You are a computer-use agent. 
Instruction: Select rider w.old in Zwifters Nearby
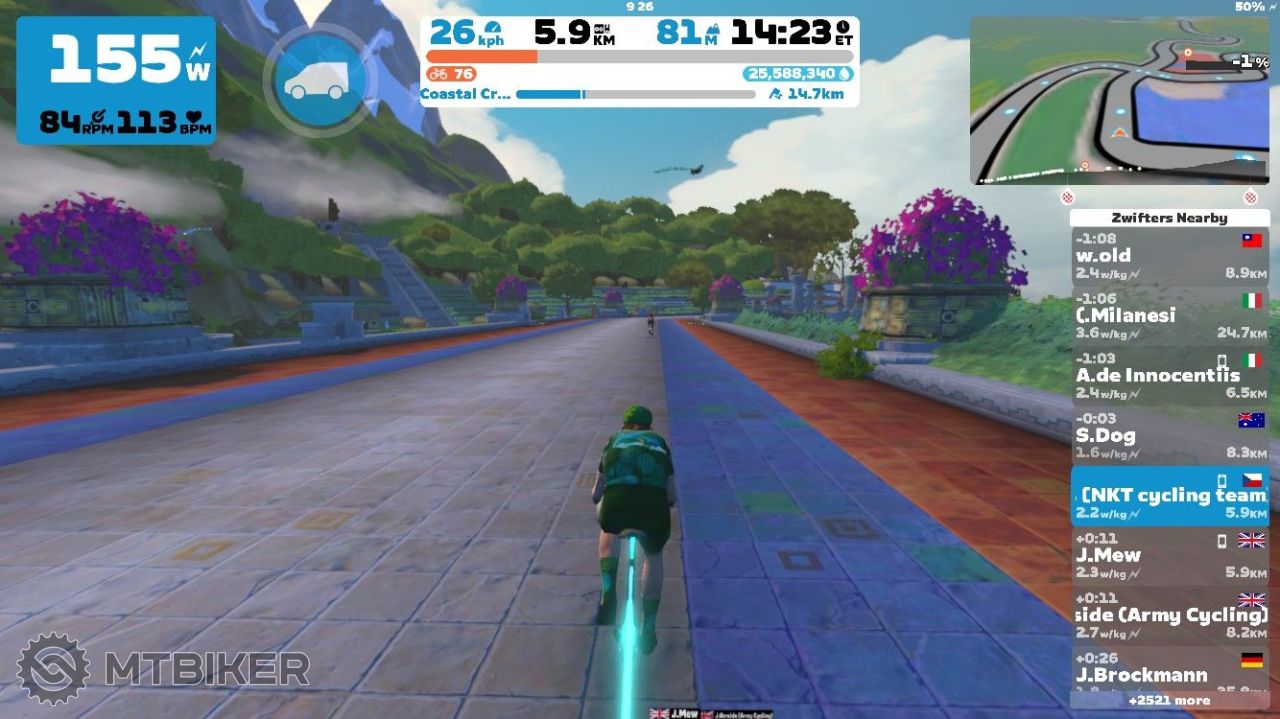pyautogui.click(x=1169, y=257)
